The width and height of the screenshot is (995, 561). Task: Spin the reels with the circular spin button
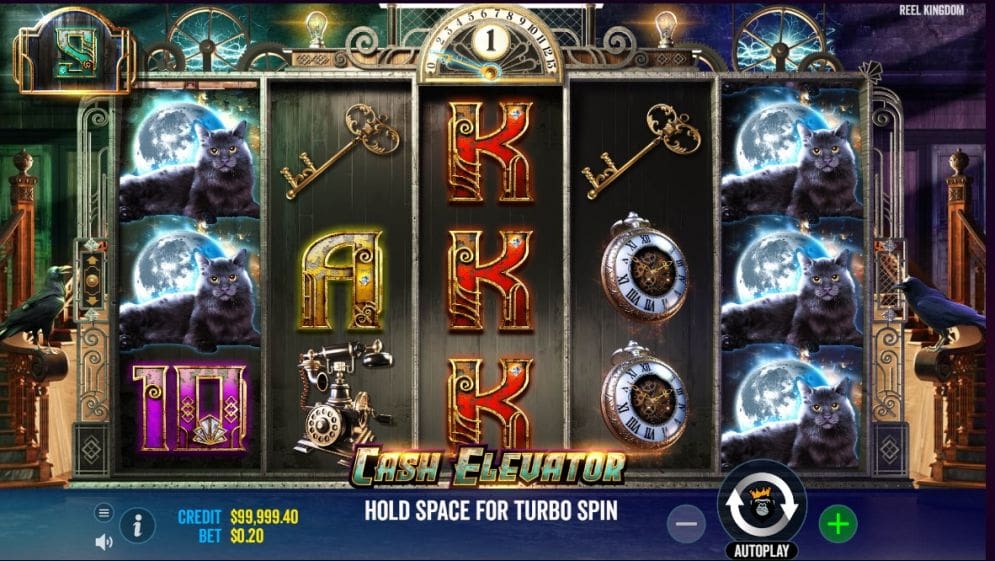[x=762, y=505]
